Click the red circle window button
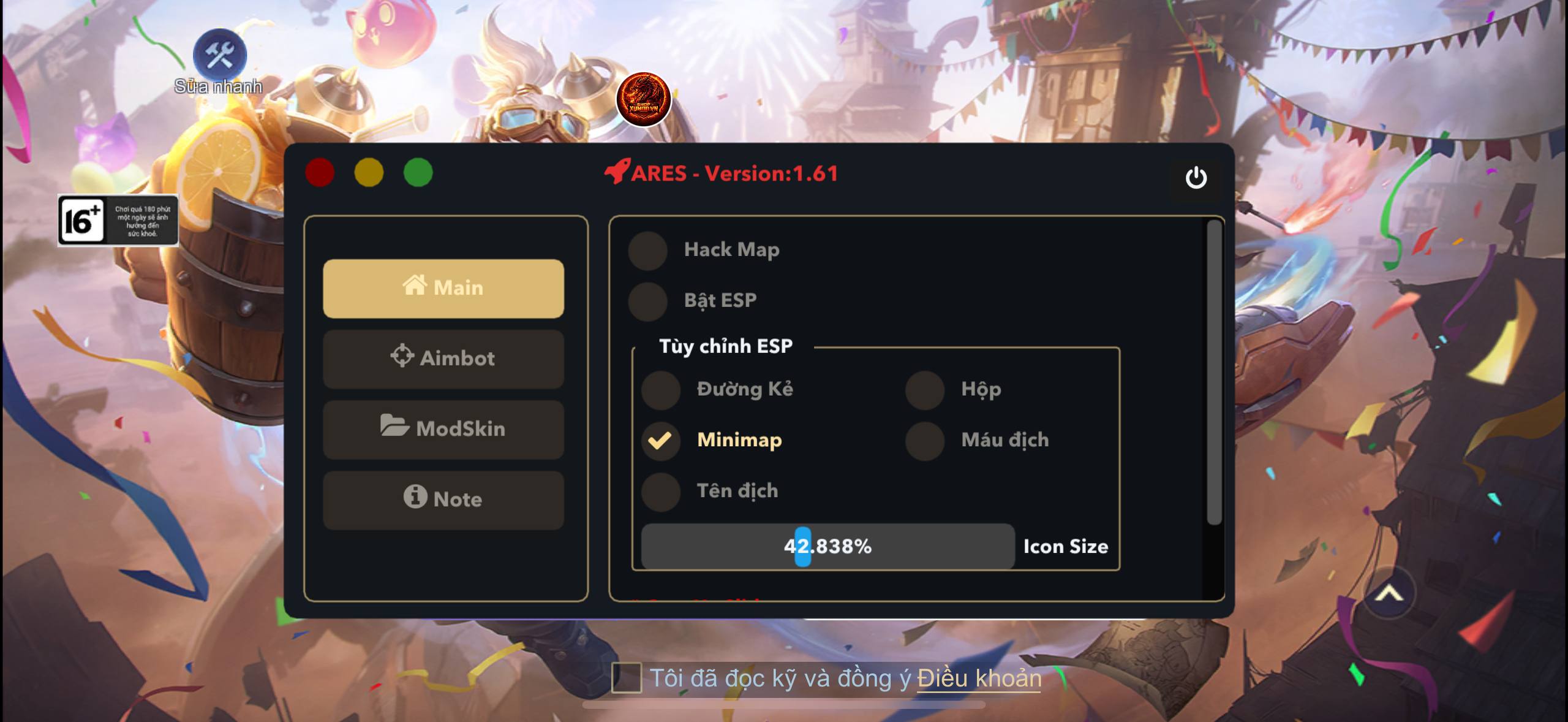 click(x=320, y=172)
